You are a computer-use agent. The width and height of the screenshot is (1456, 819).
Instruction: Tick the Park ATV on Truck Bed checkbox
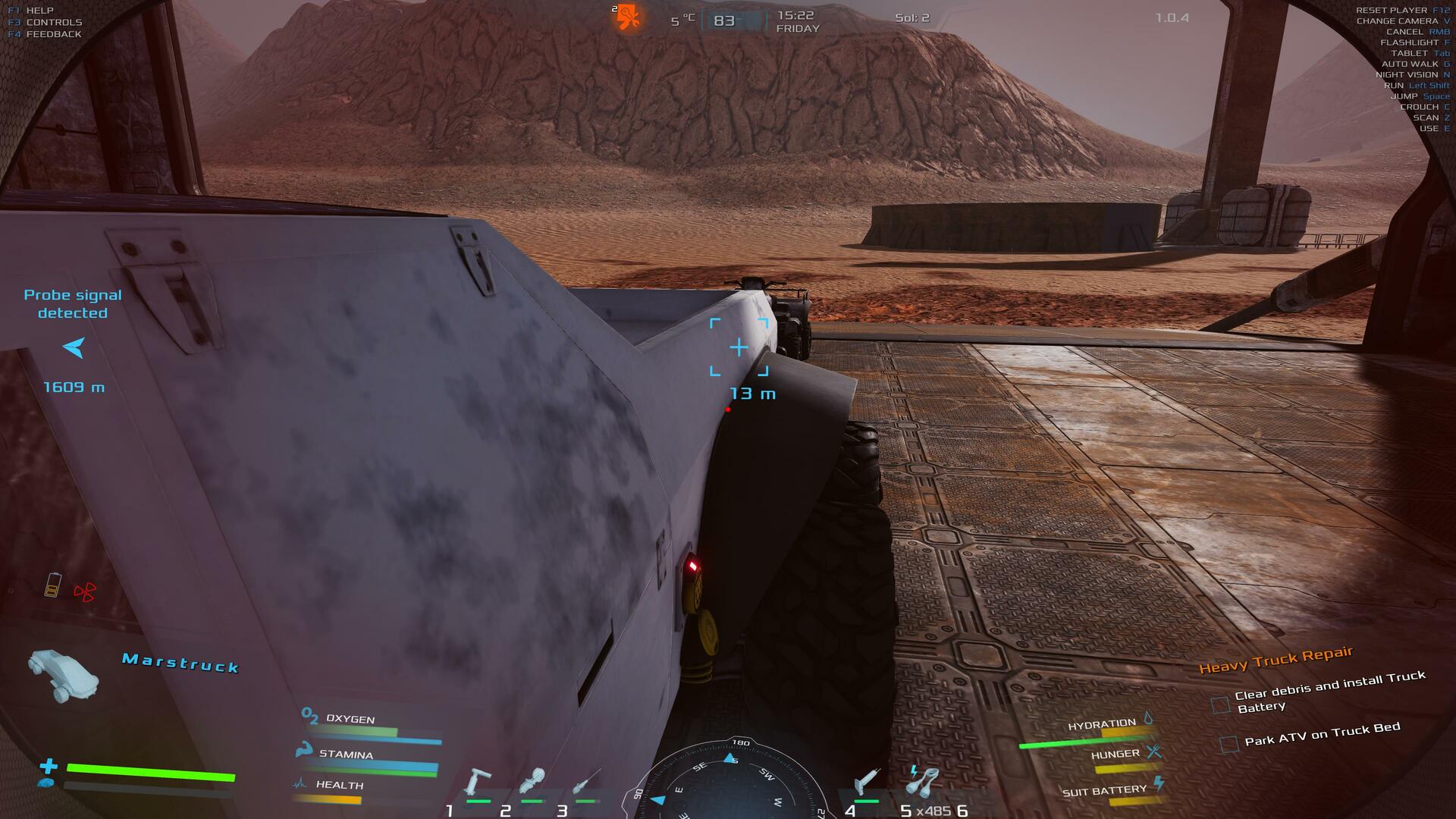1229,744
